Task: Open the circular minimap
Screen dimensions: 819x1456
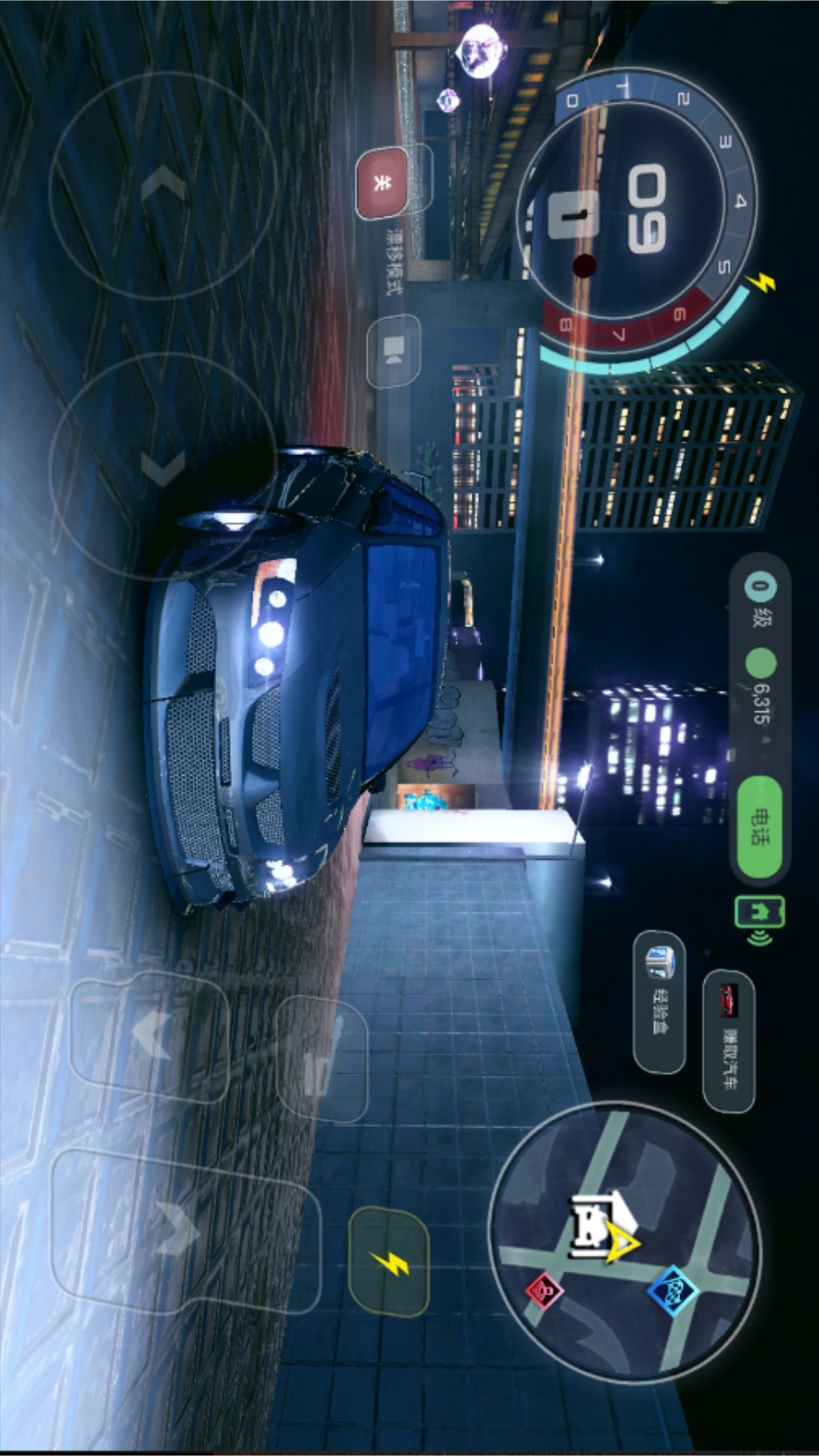Action: click(623, 1242)
